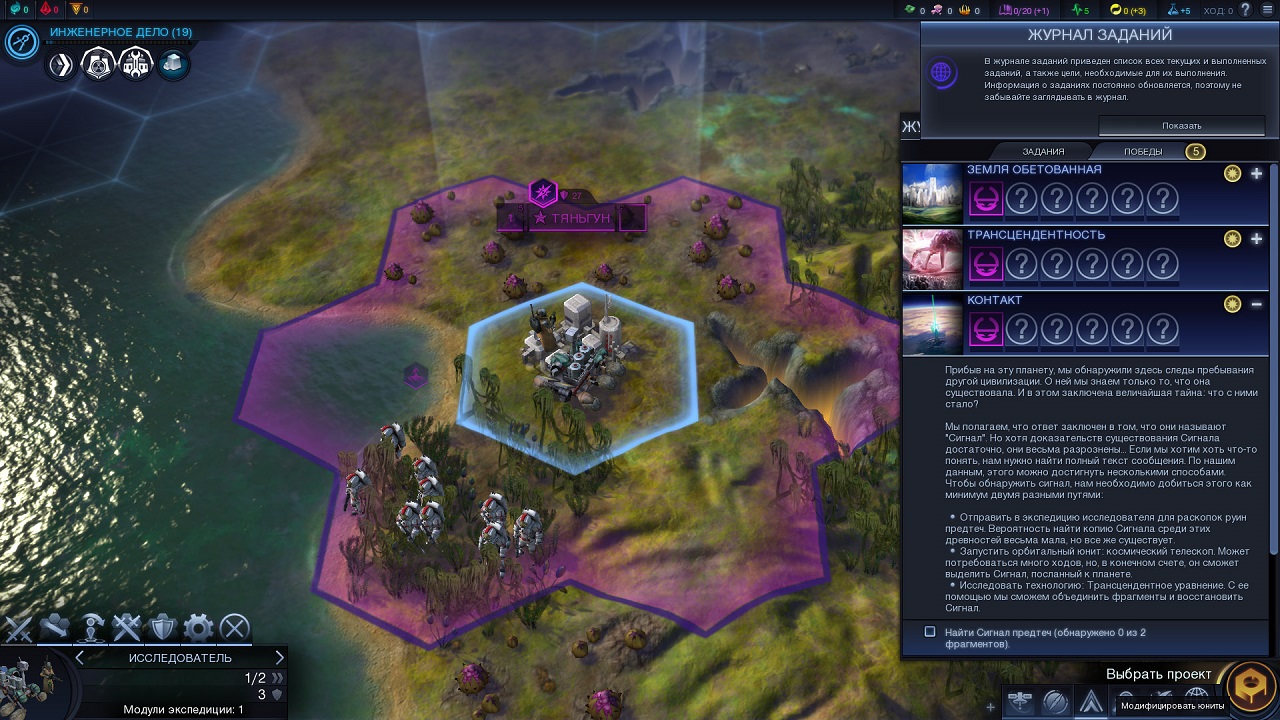
Task: Open the main menu hamburger button
Action: [1268, 10]
